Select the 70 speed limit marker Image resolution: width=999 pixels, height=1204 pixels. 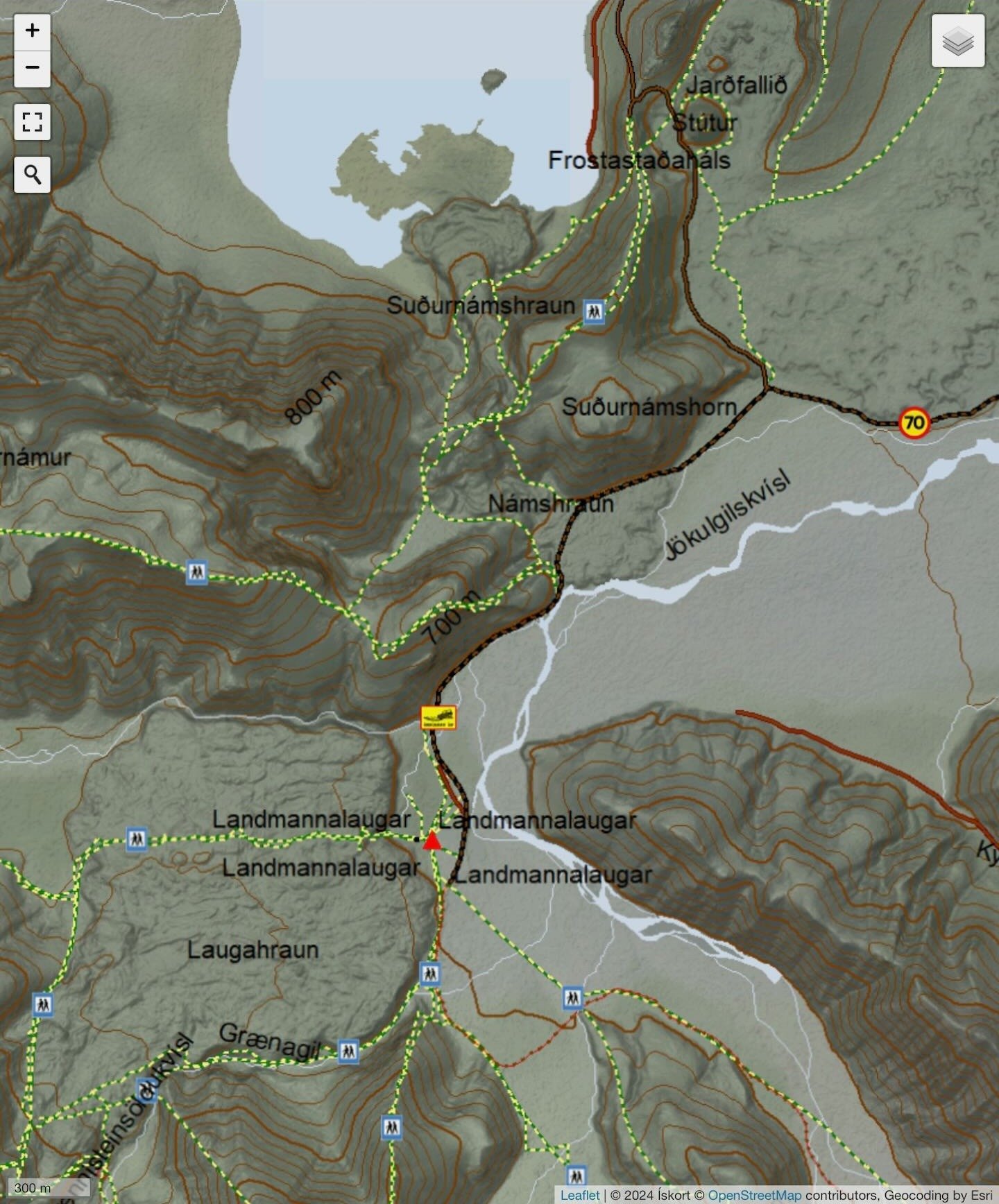(914, 422)
